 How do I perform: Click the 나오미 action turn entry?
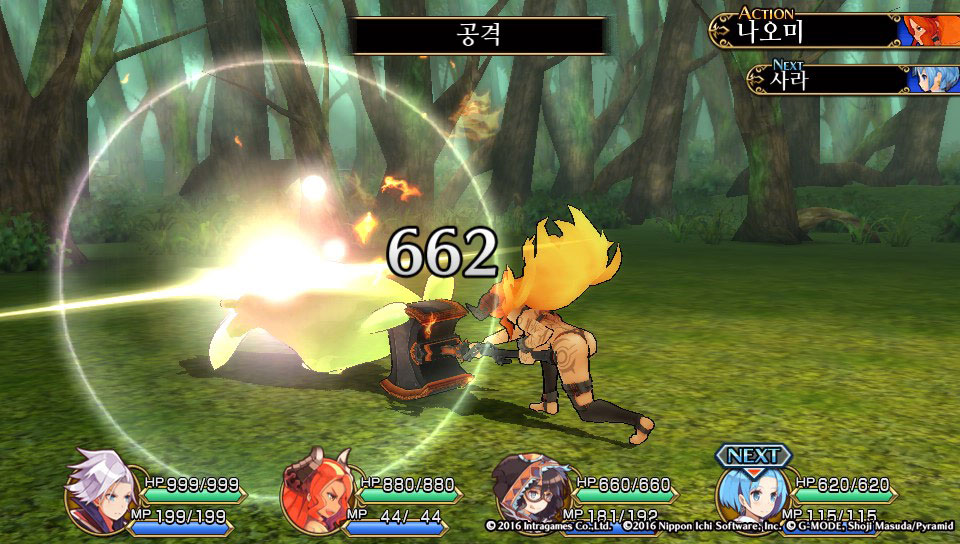[x=832, y=30]
